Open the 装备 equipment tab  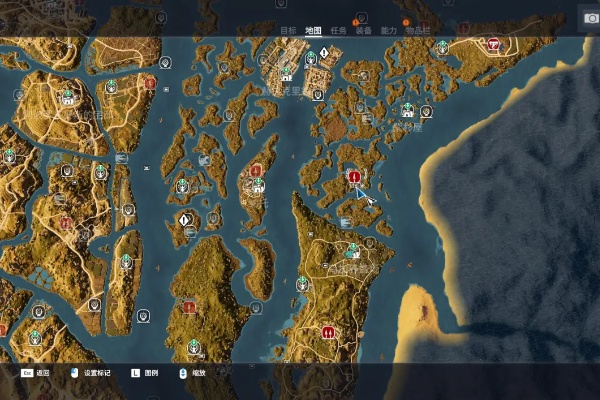[363, 31]
